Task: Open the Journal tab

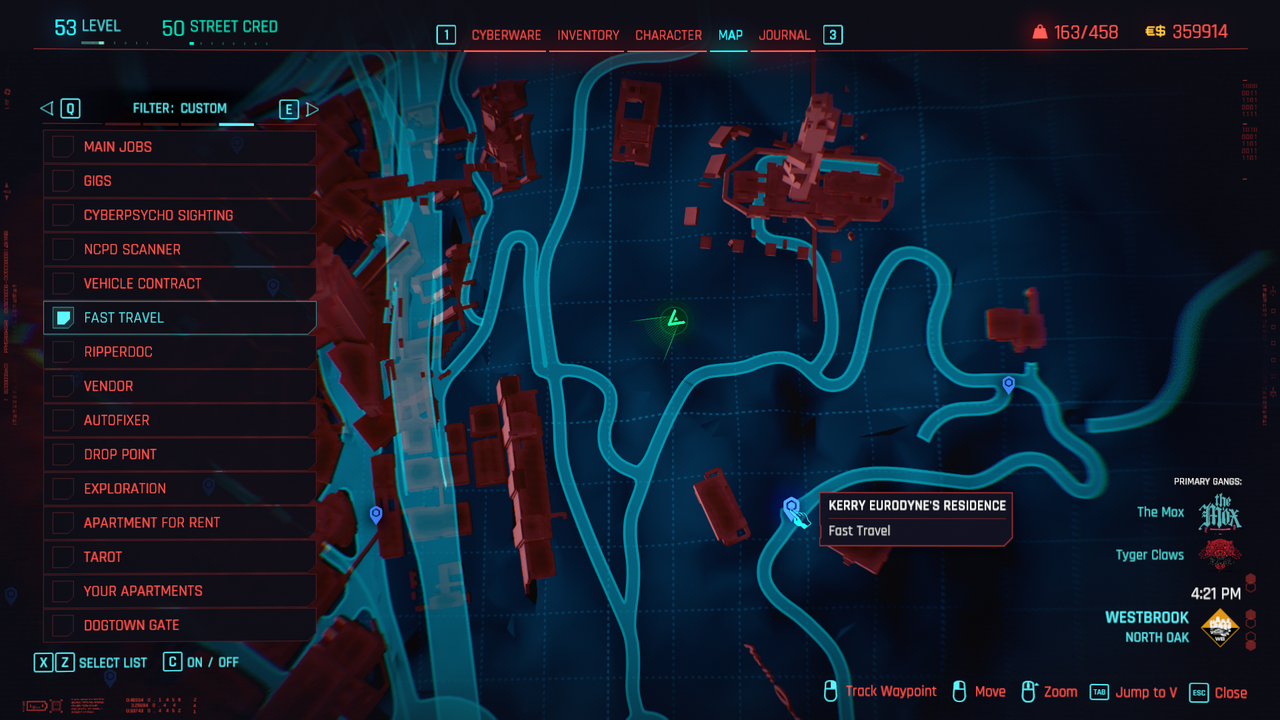Action: (x=784, y=35)
